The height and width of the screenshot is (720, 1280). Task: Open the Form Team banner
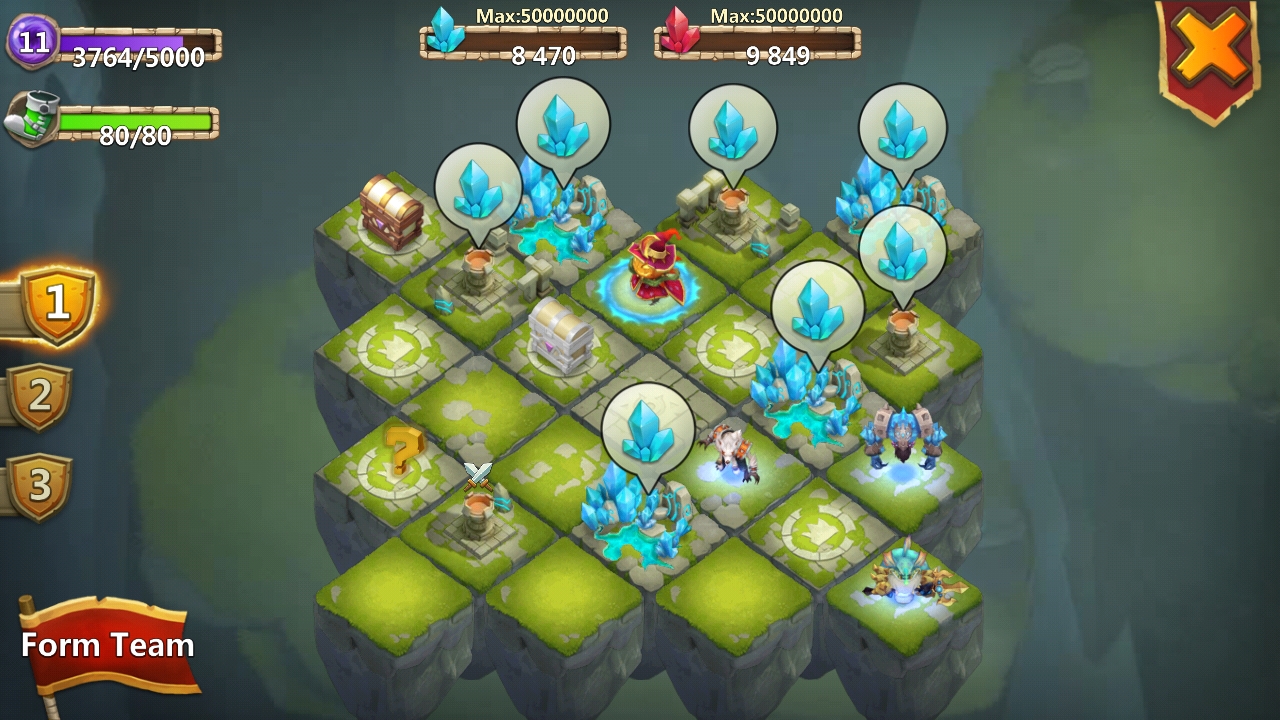[x=108, y=646]
